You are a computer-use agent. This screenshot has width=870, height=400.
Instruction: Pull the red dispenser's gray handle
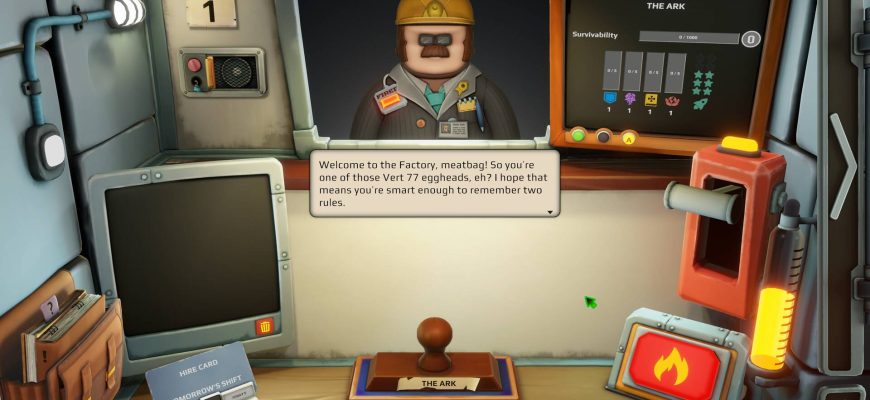point(699,196)
